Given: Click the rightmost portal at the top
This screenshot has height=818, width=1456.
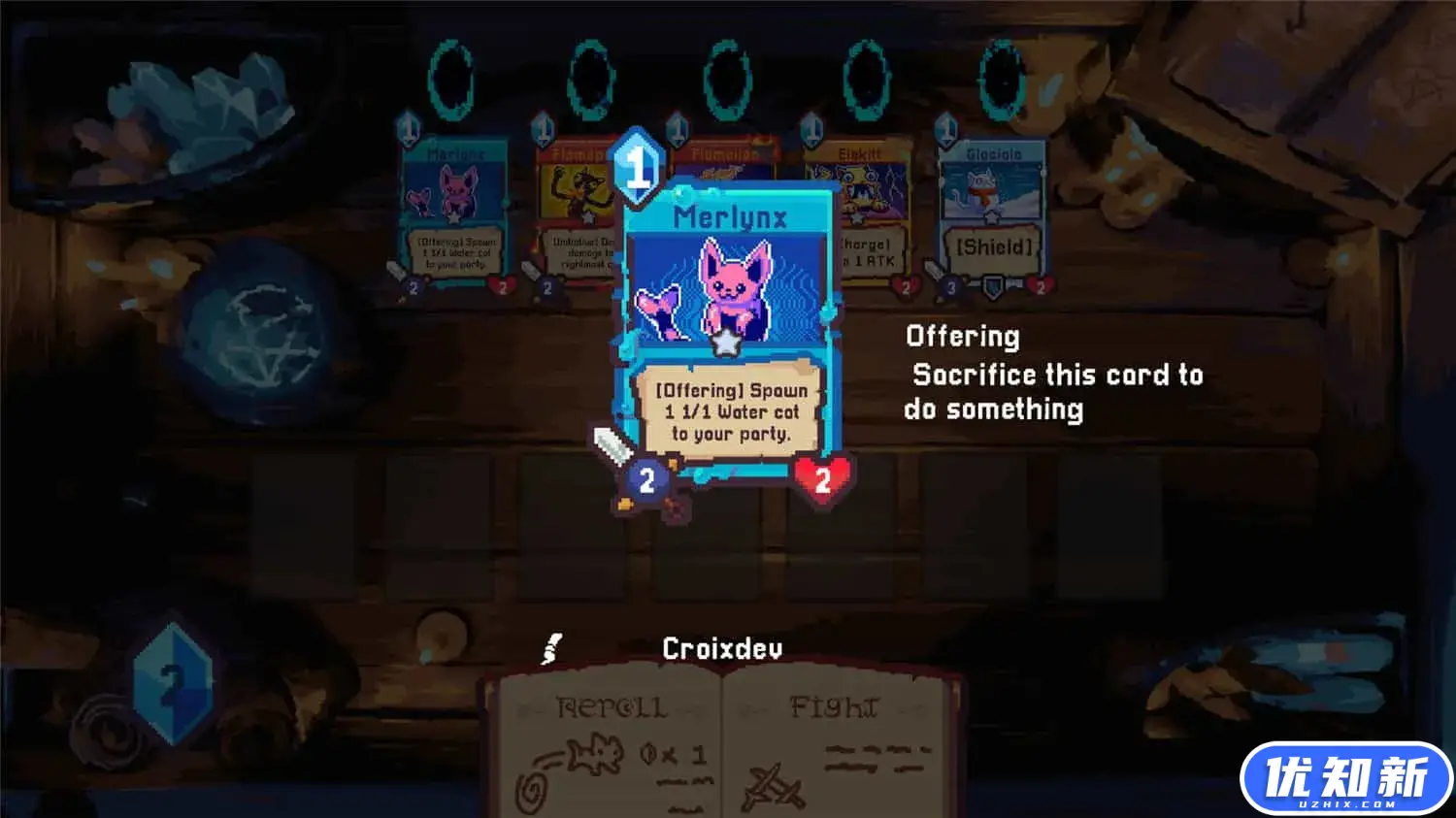Looking at the screenshot, I should click(1000, 78).
